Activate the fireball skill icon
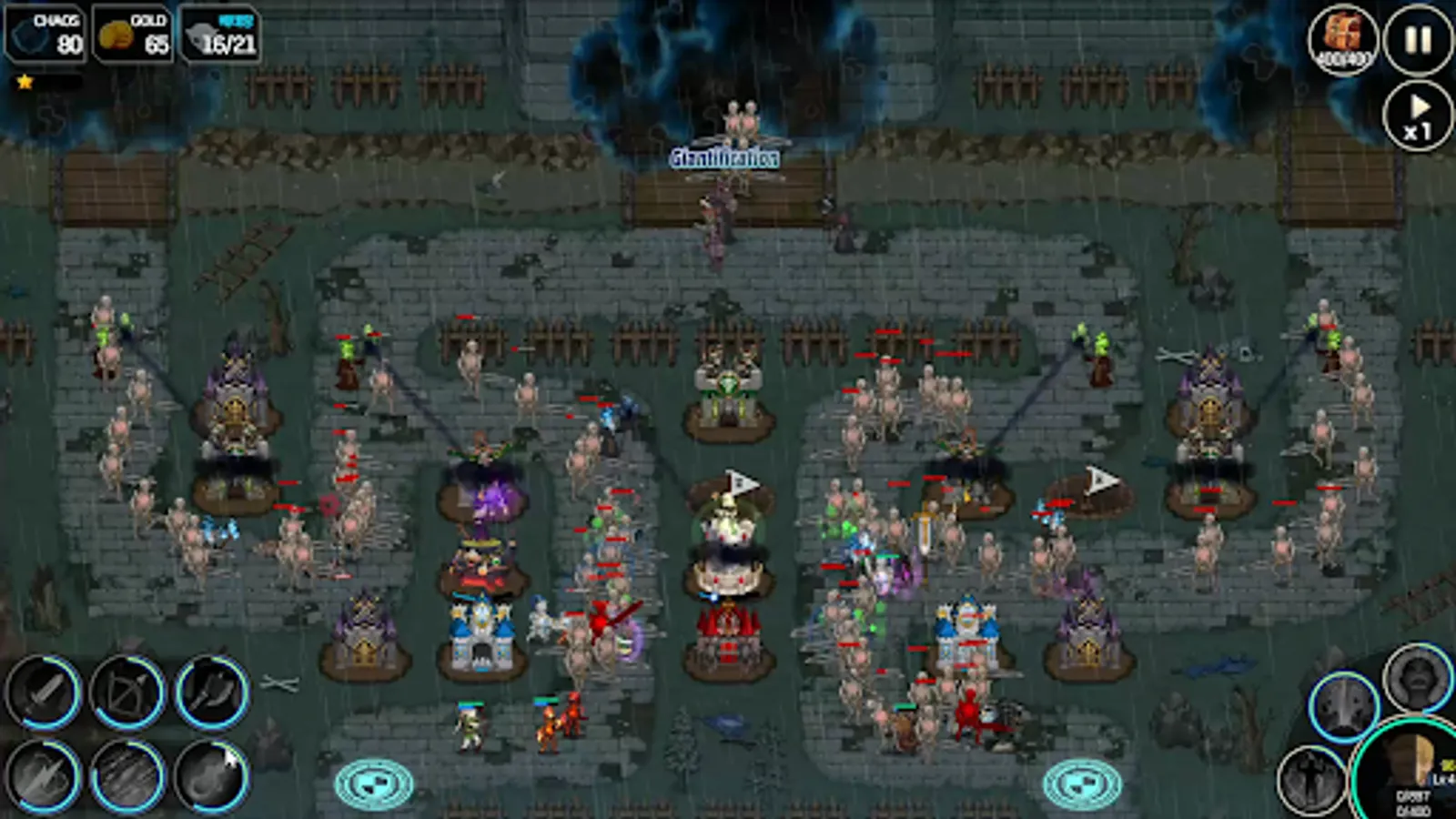Image resolution: width=1456 pixels, height=819 pixels. pyautogui.click(x=209, y=779)
